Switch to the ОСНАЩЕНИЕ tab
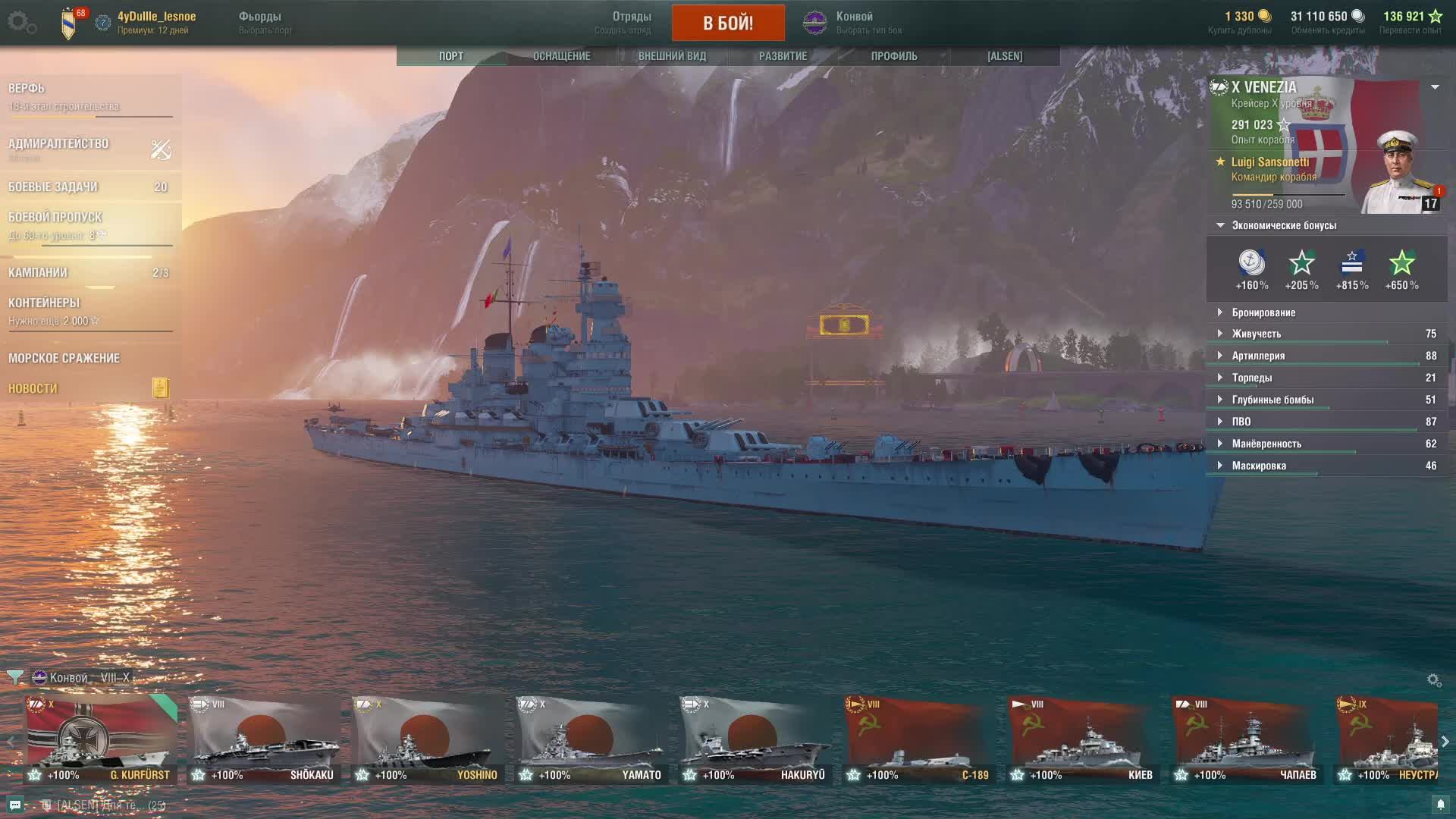The width and height of the screenshot is (1456, 819). (x=561, y=56)
